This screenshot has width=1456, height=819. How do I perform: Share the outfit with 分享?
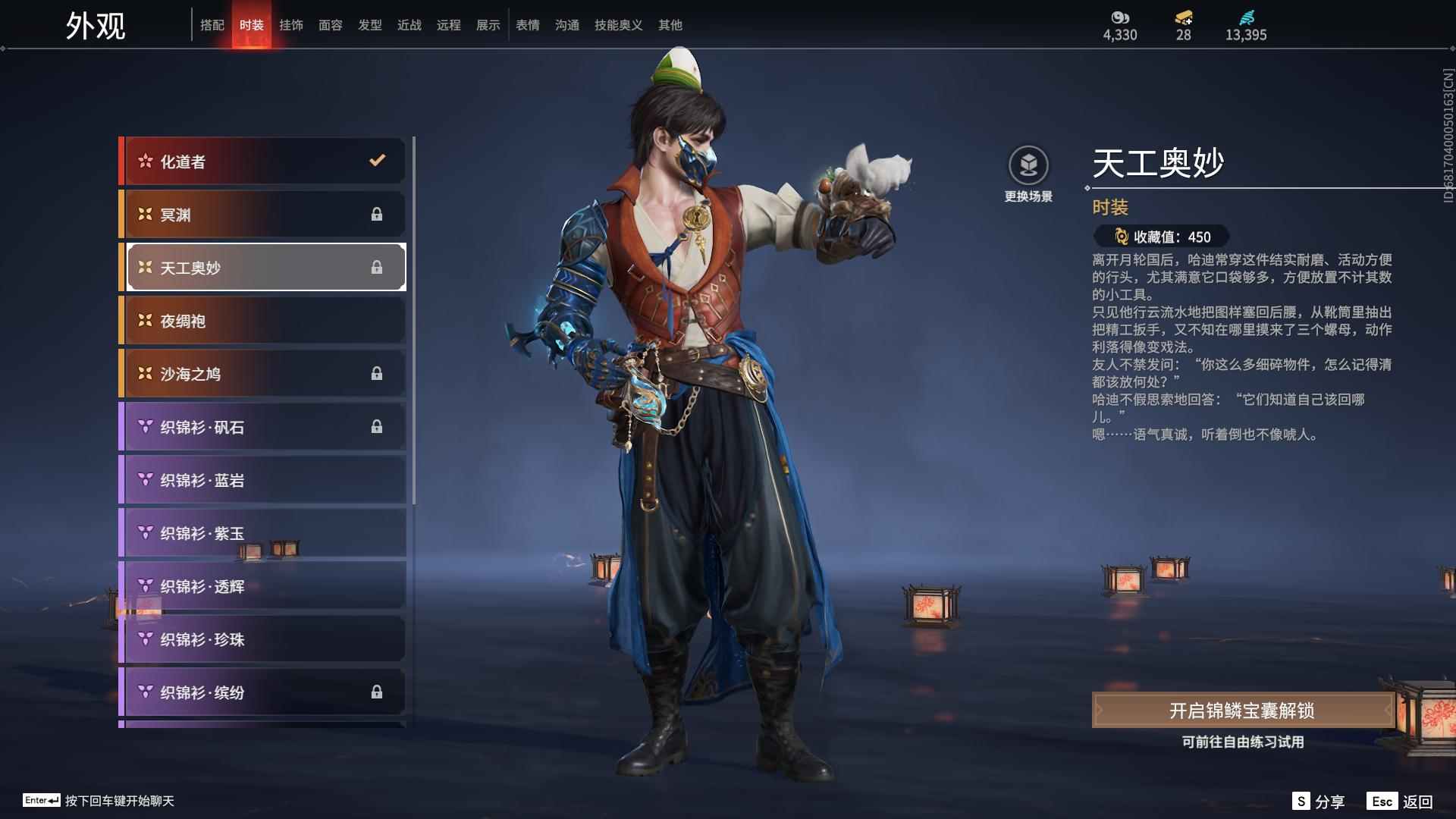(x=1319, y=802)
